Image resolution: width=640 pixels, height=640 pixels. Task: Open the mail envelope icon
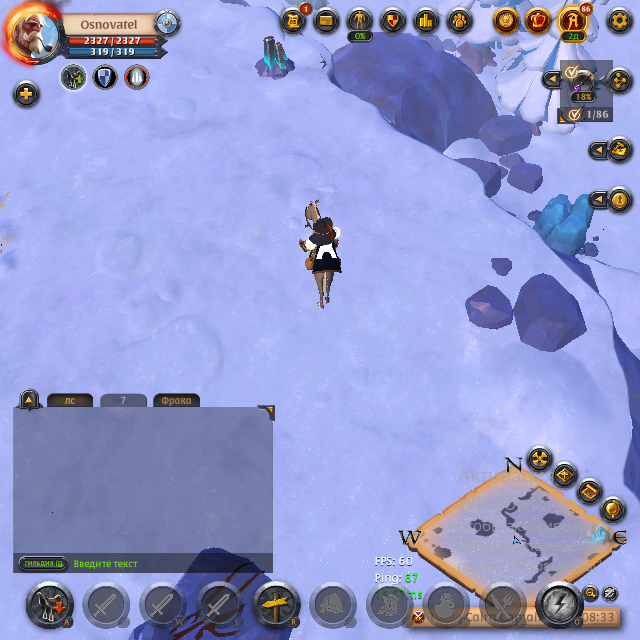coord(326,20)
